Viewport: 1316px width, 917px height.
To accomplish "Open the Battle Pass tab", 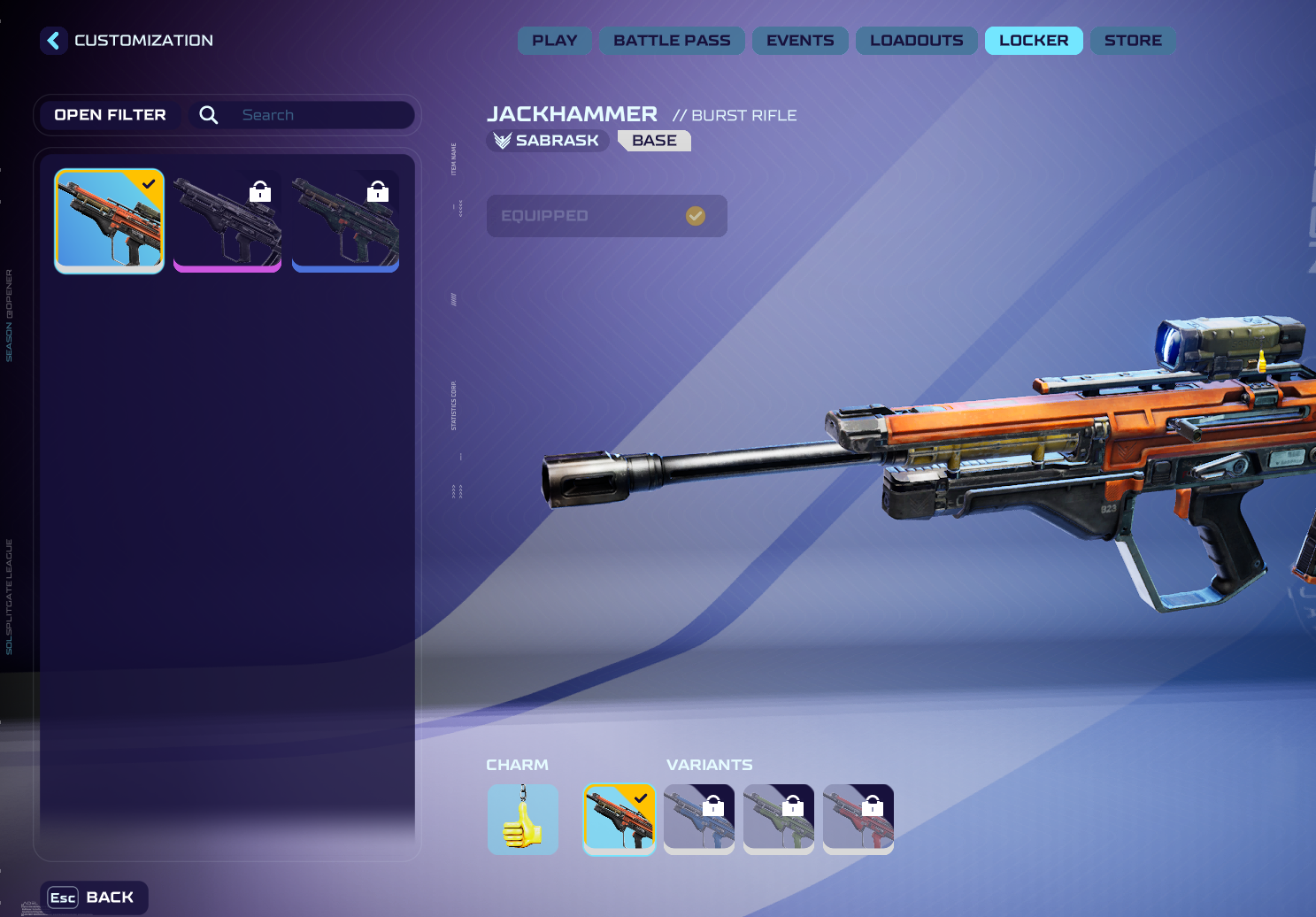I will point(672,41).
